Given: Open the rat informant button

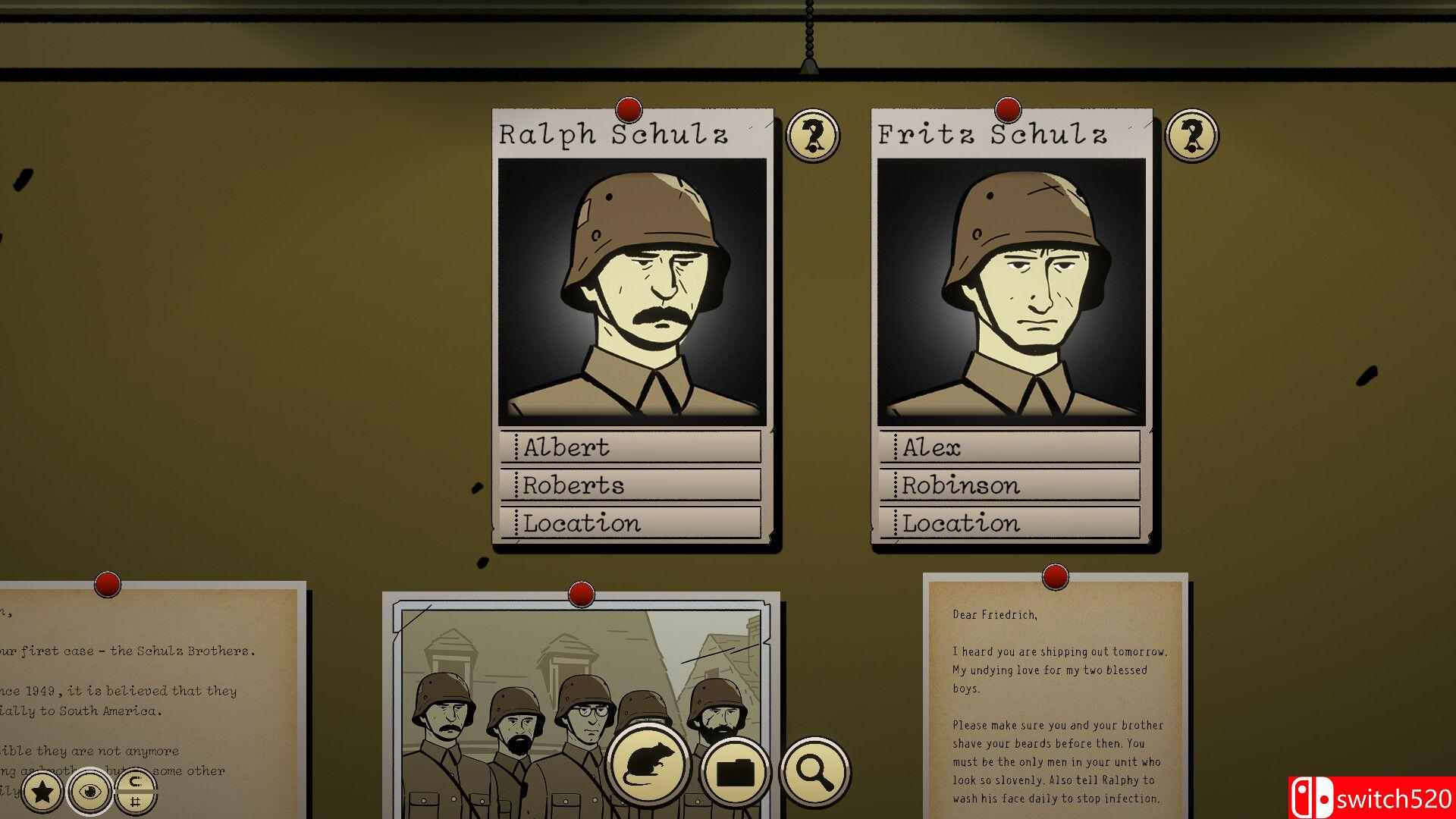Looking at the screenshot, I should click(648, 767).
